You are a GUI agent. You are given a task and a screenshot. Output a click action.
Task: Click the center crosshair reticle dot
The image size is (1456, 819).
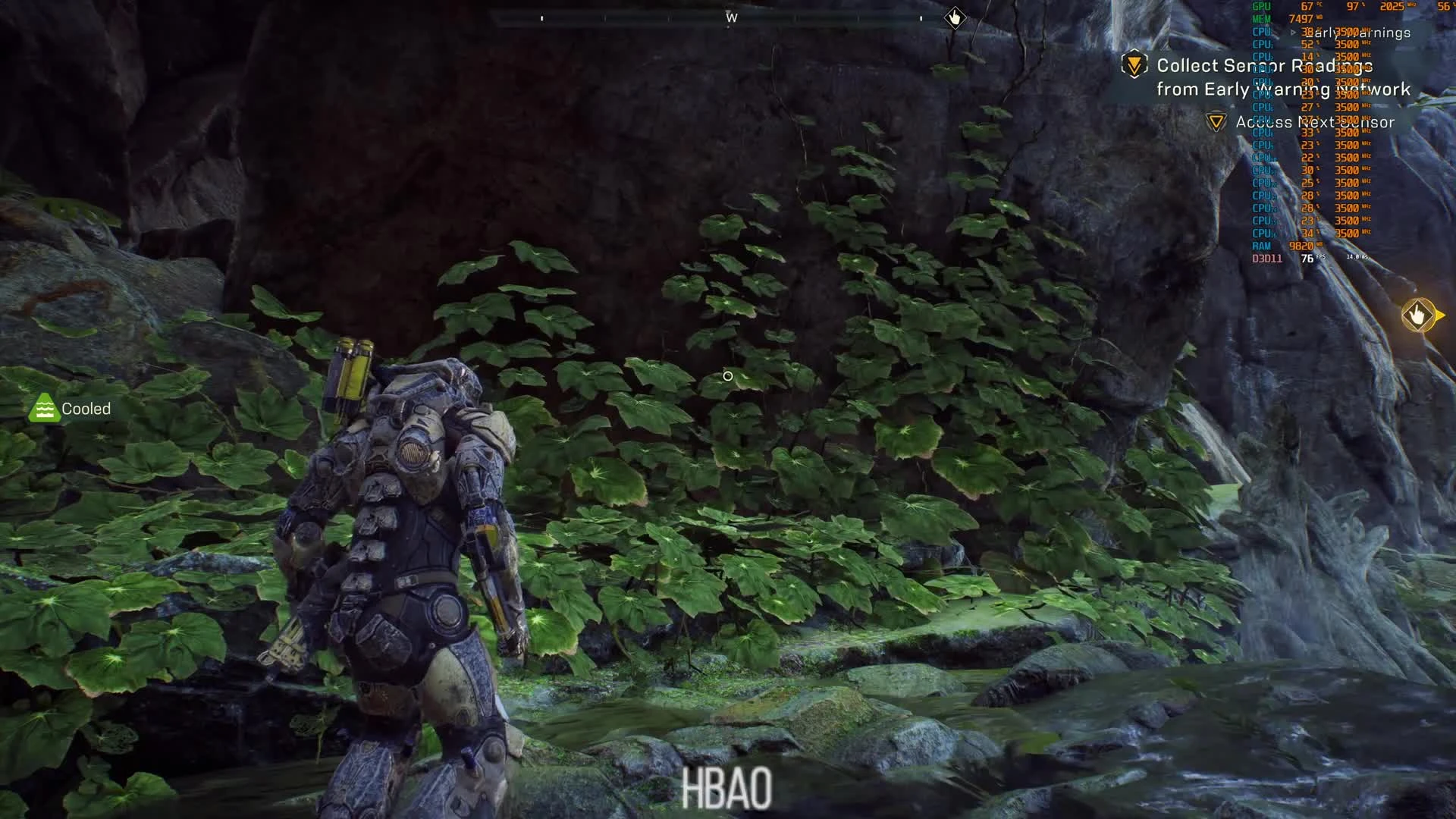[x=727, y=375]
